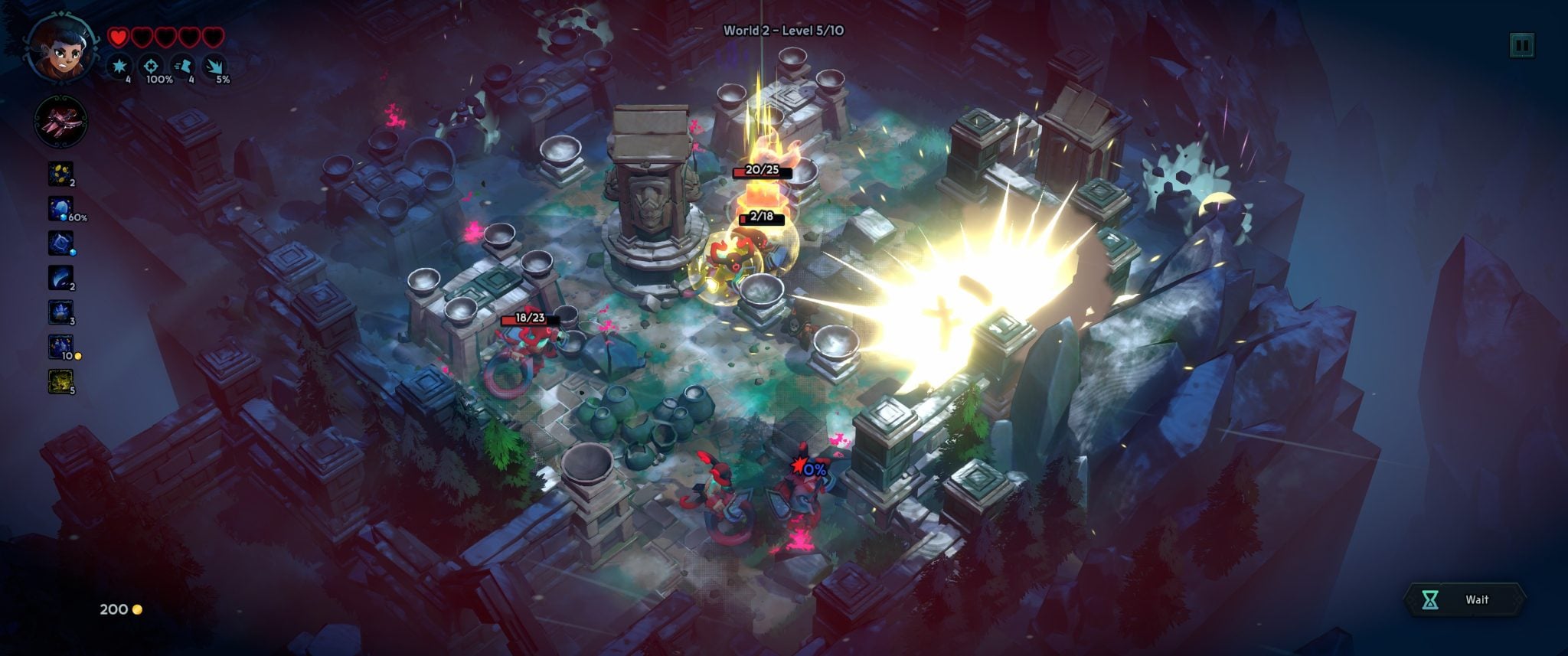1568x656 pixels.
Task: Inspect the yellow-framed perk icon
Action: pos(60,381)
